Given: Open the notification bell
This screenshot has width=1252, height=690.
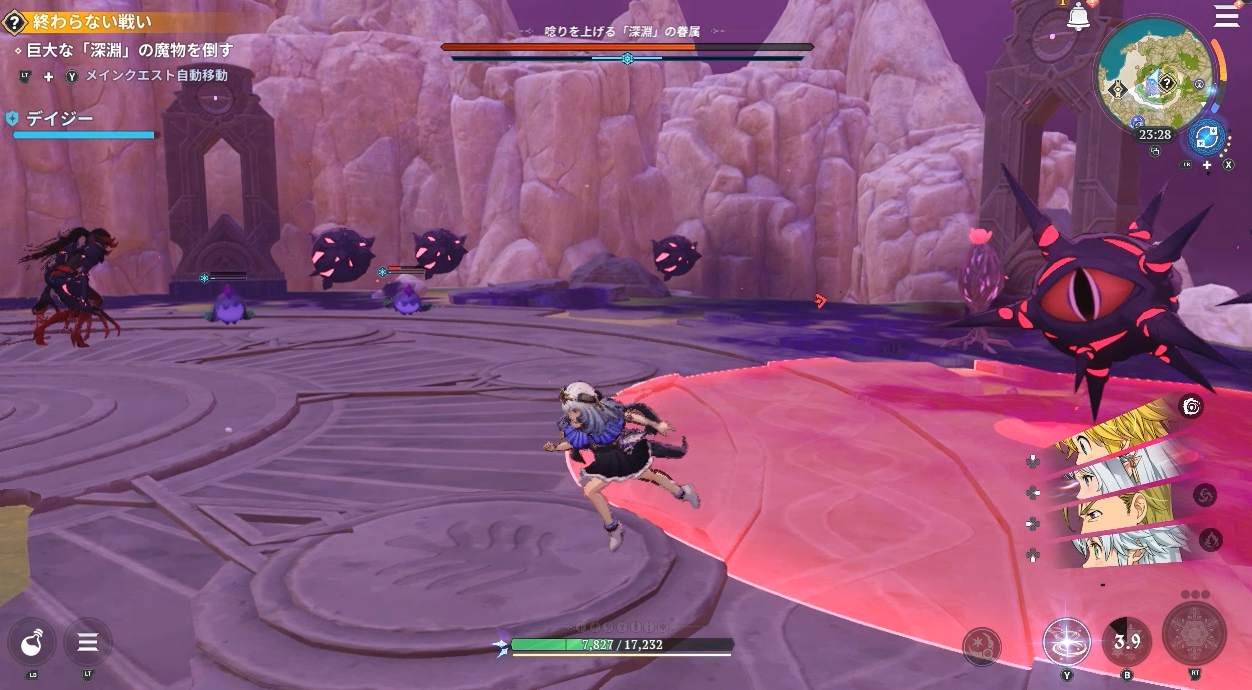Looking at the screenshot, I should coord(1078,17).
